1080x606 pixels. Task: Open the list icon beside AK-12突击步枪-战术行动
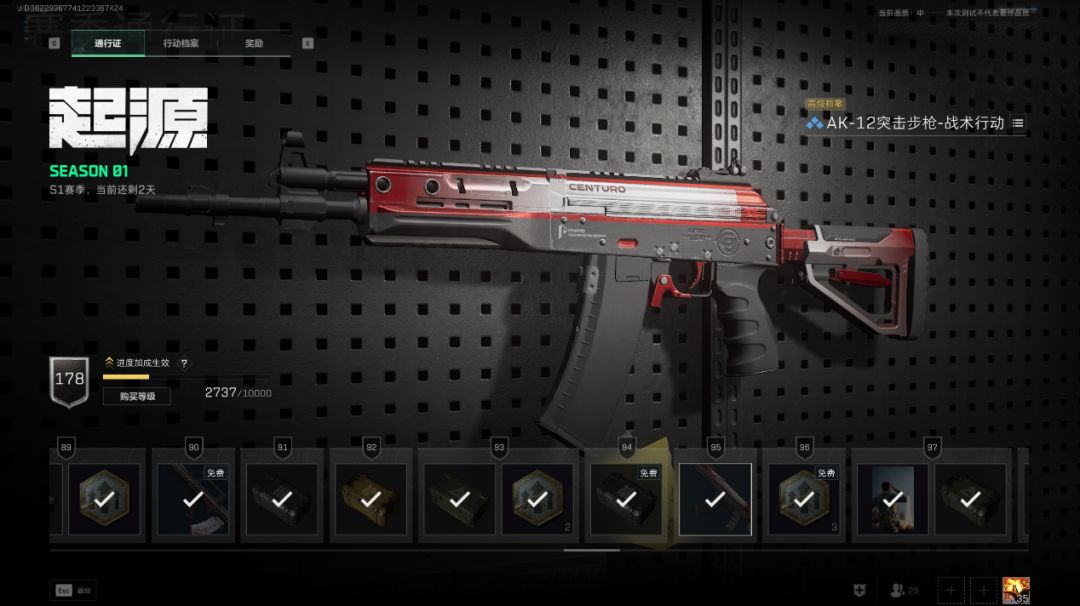(1018, 123)
